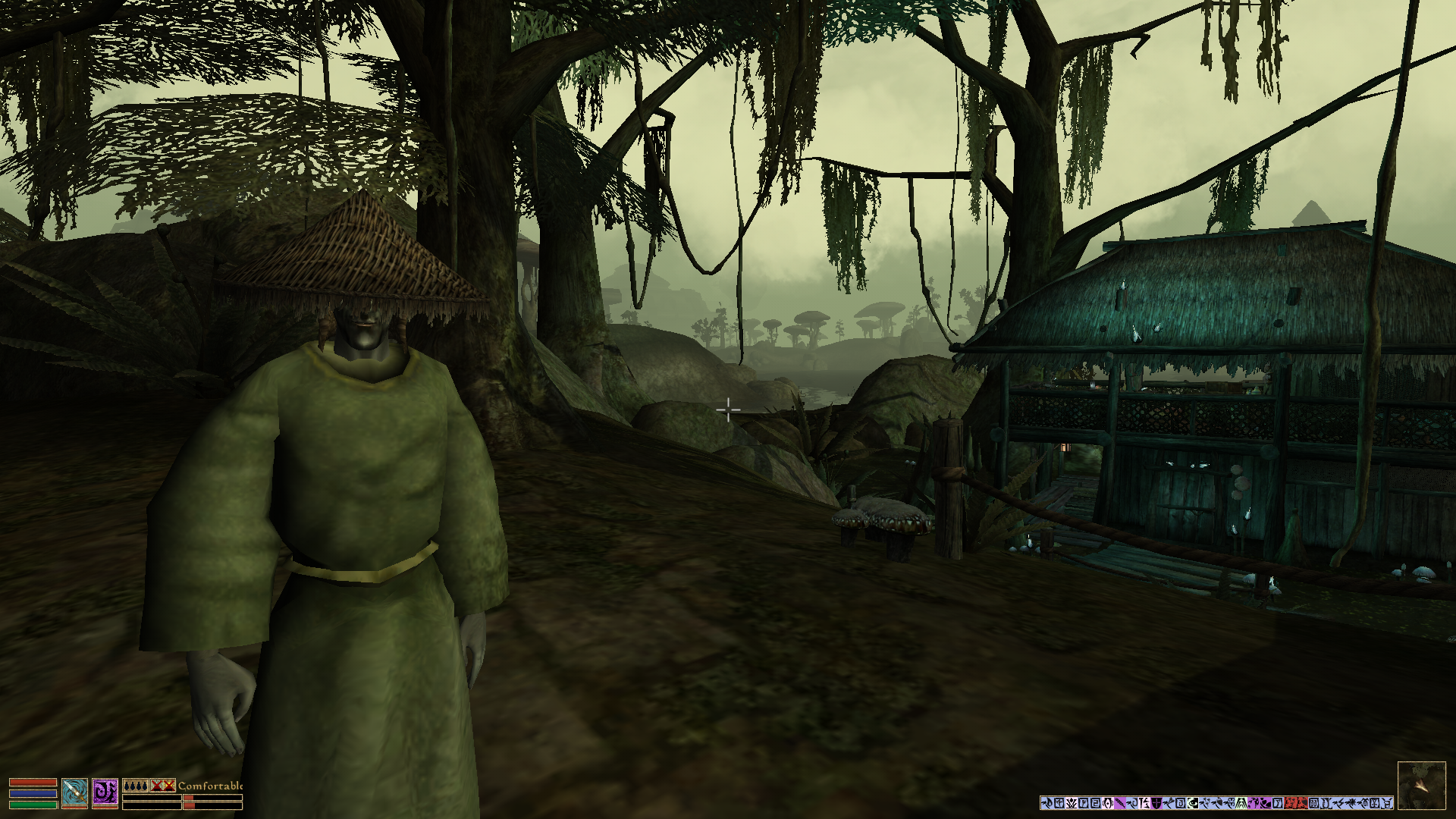
Task: Inspect the purple shield with cross effect icon
Action: [1156, 803]
